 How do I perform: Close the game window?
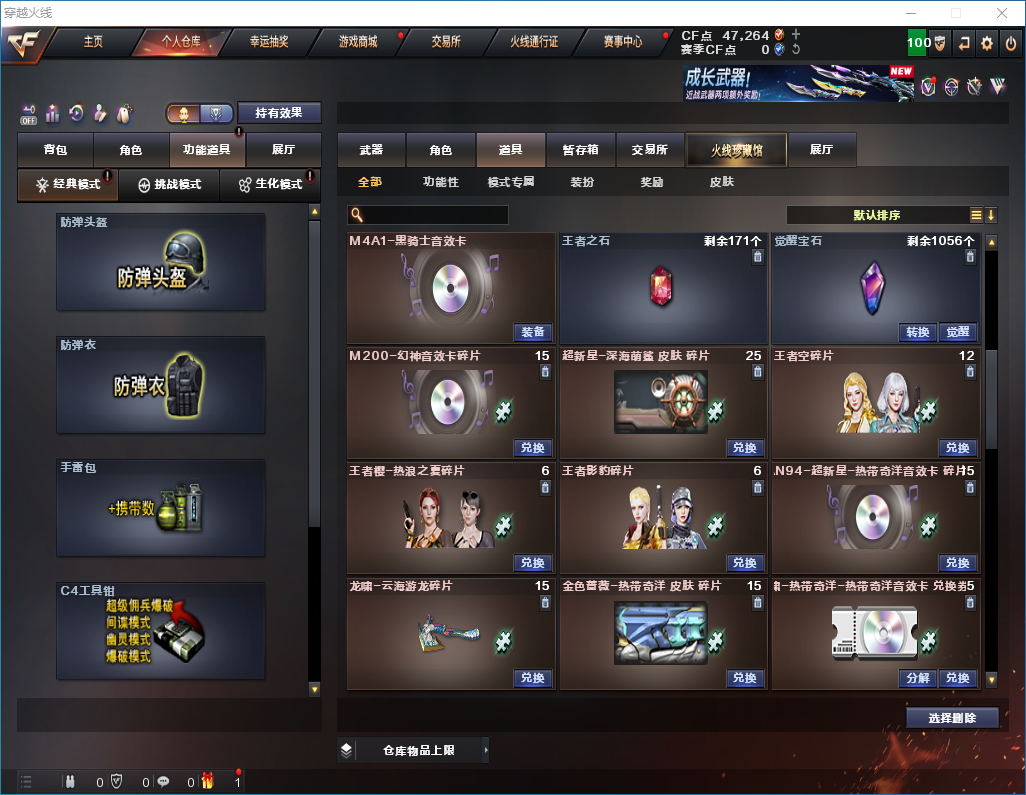coord(1001,13)
